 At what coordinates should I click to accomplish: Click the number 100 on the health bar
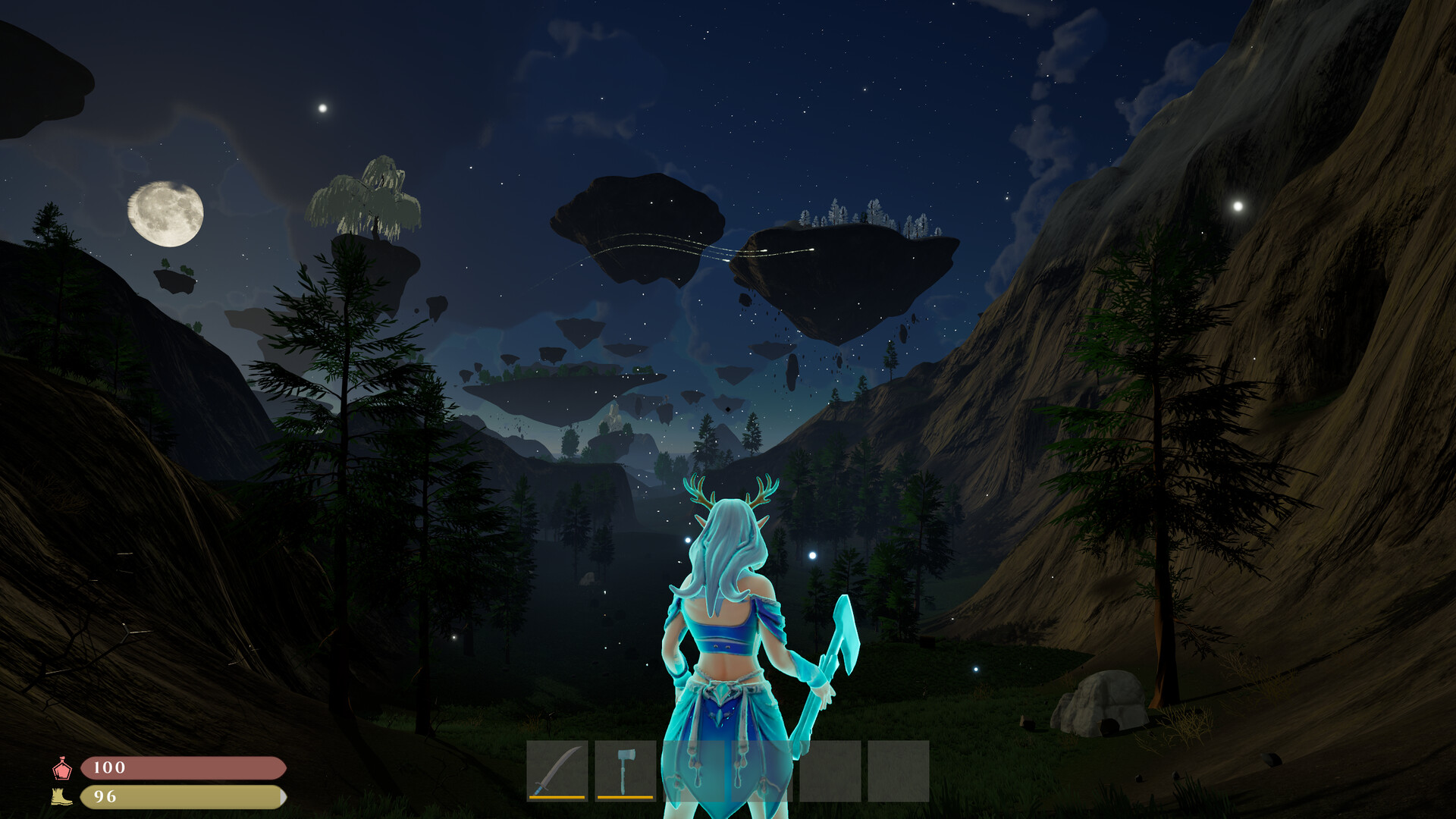[108, 767]
